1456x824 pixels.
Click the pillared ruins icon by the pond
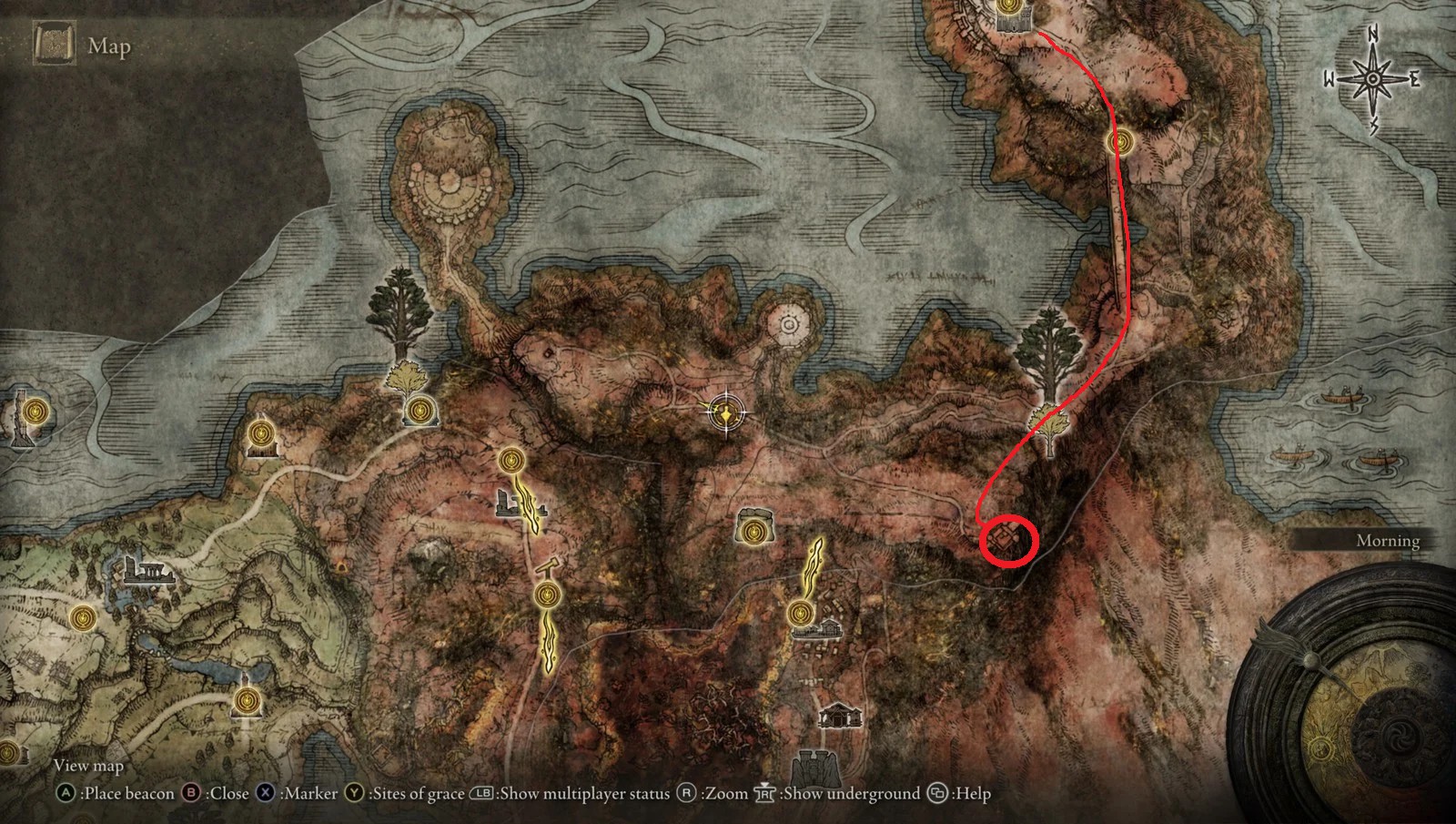[x=150, y=573]
